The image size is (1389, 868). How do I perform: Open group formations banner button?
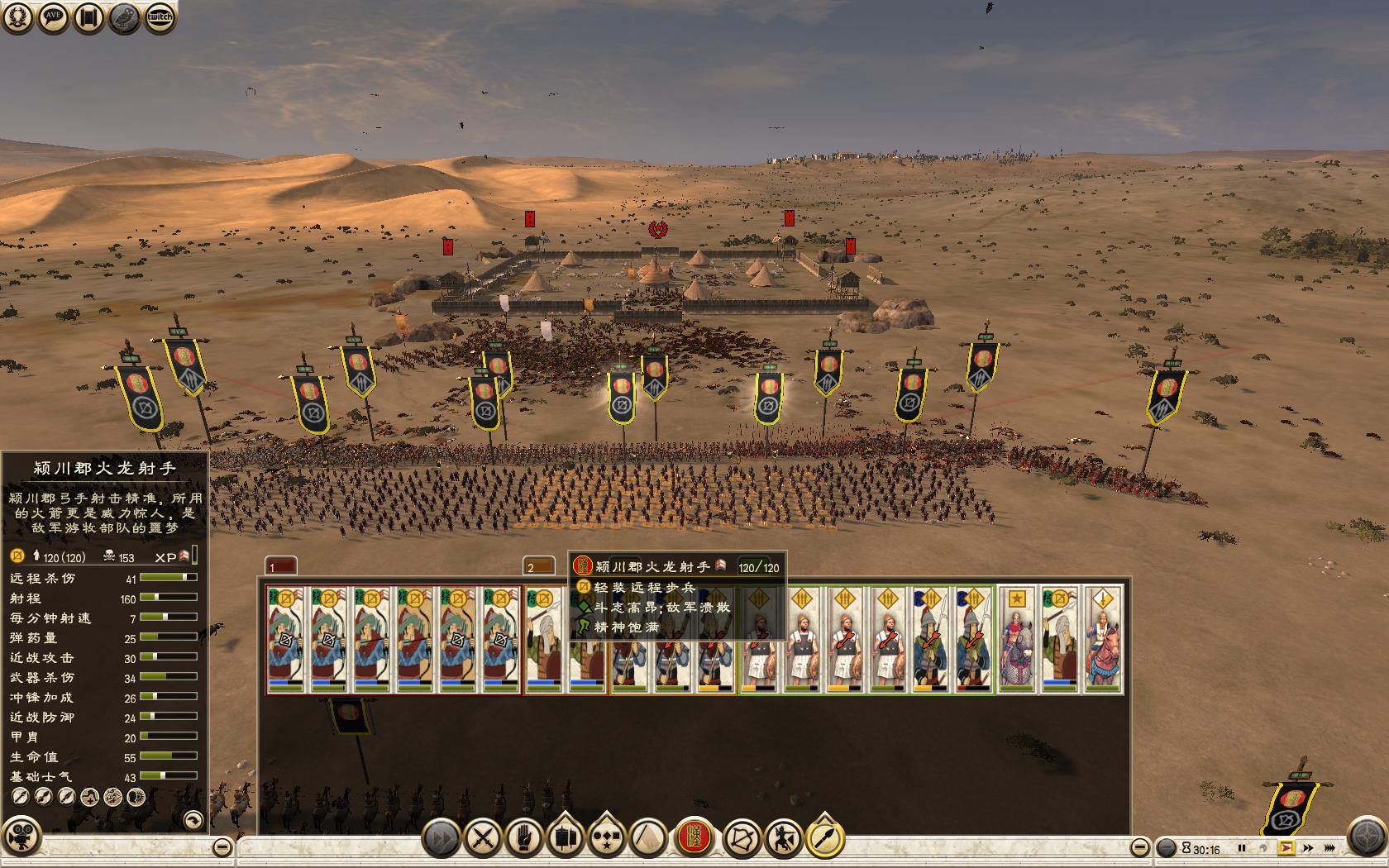pyautogui.click(x=566, y=839)
